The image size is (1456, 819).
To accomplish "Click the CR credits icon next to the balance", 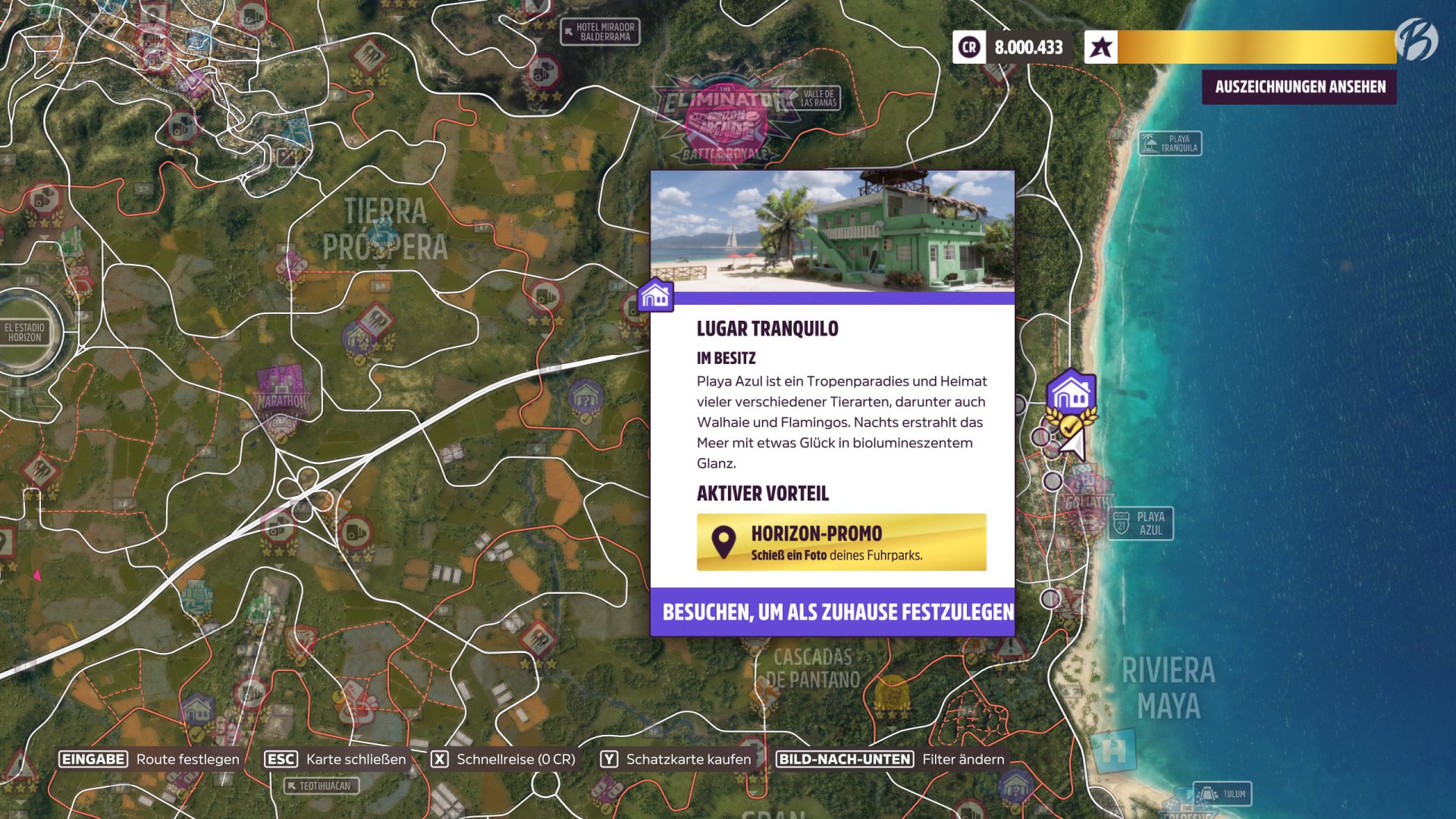I will coord(967,47).
